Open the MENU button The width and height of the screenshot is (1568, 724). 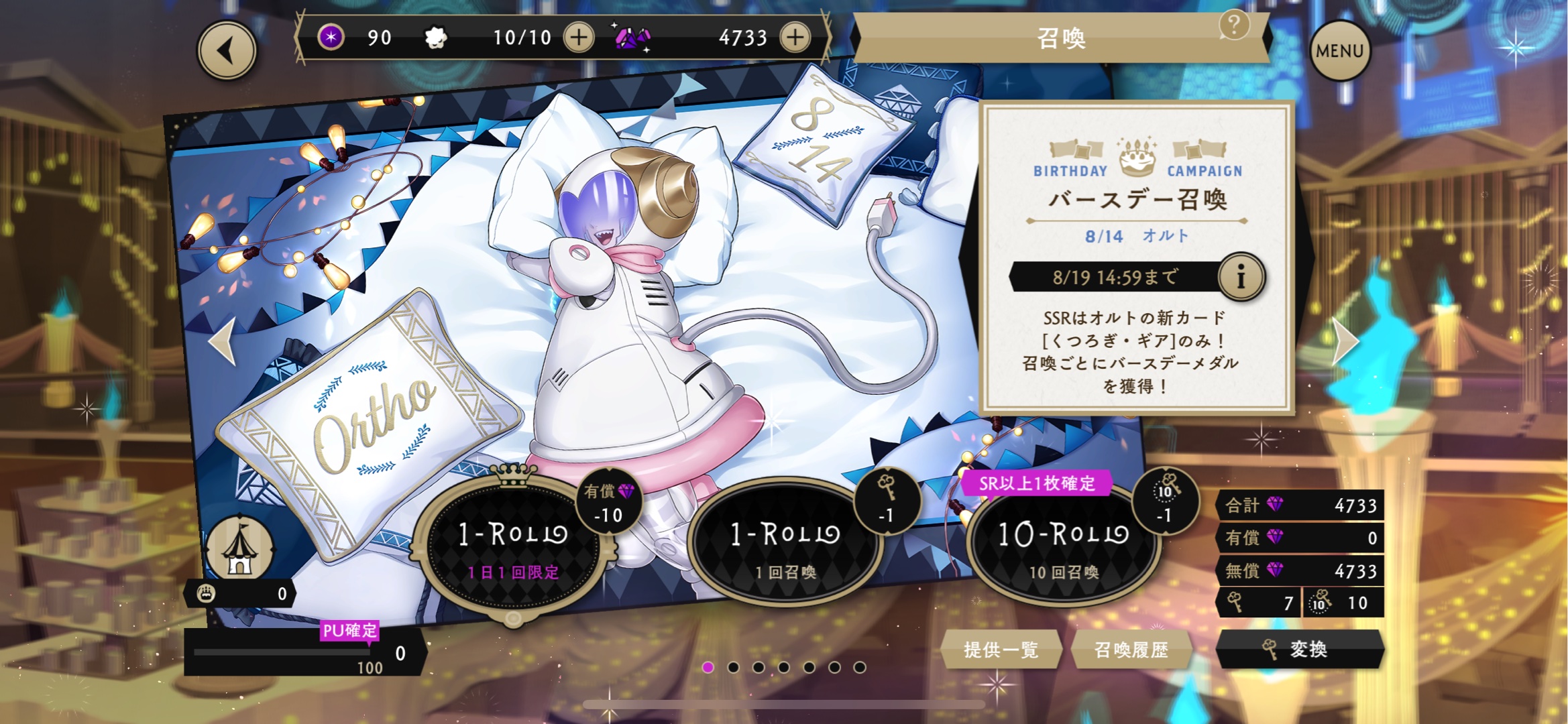pos(1339,51)
